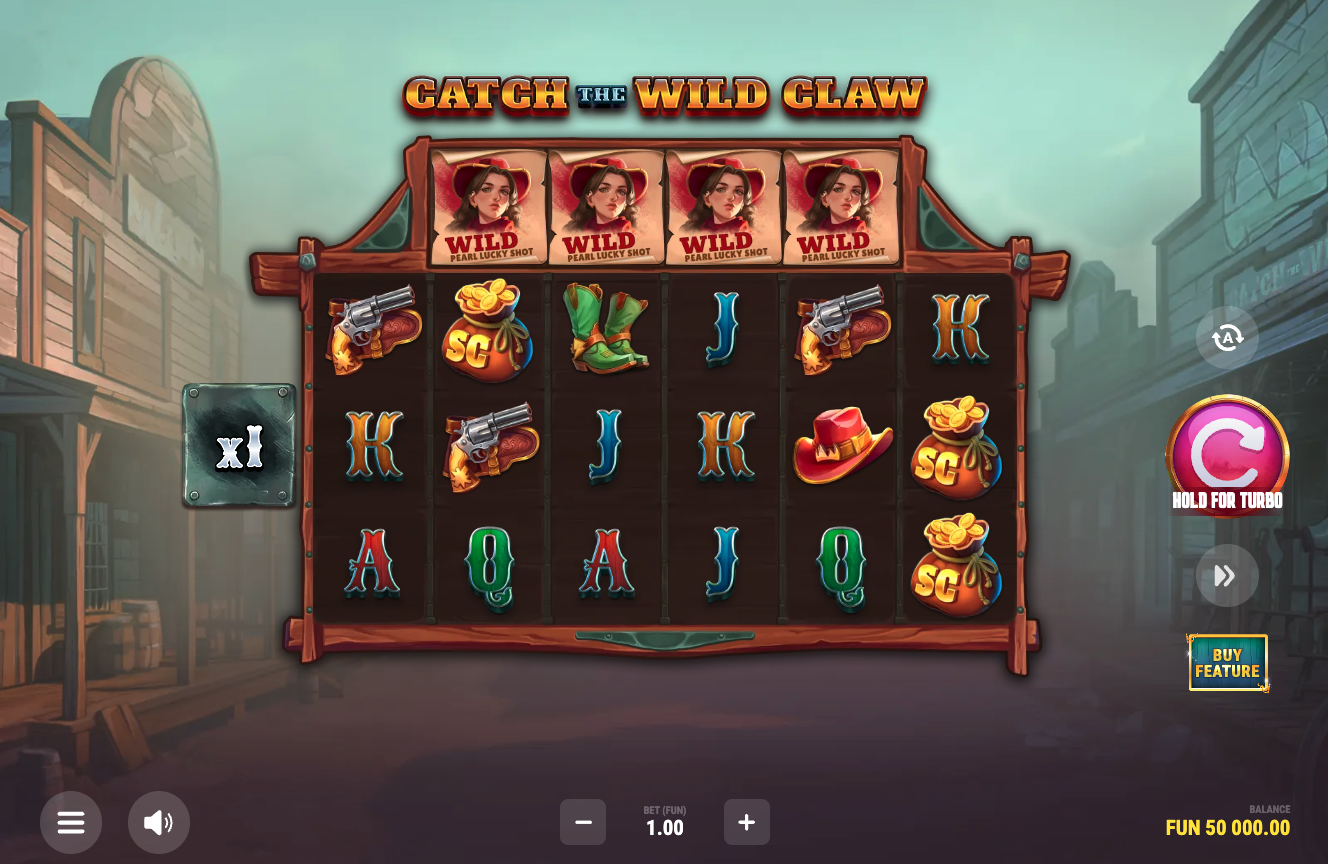Toggle sound off via the speaker control
This screenshot has width=1328, height=864.
(x=159, y=822)
